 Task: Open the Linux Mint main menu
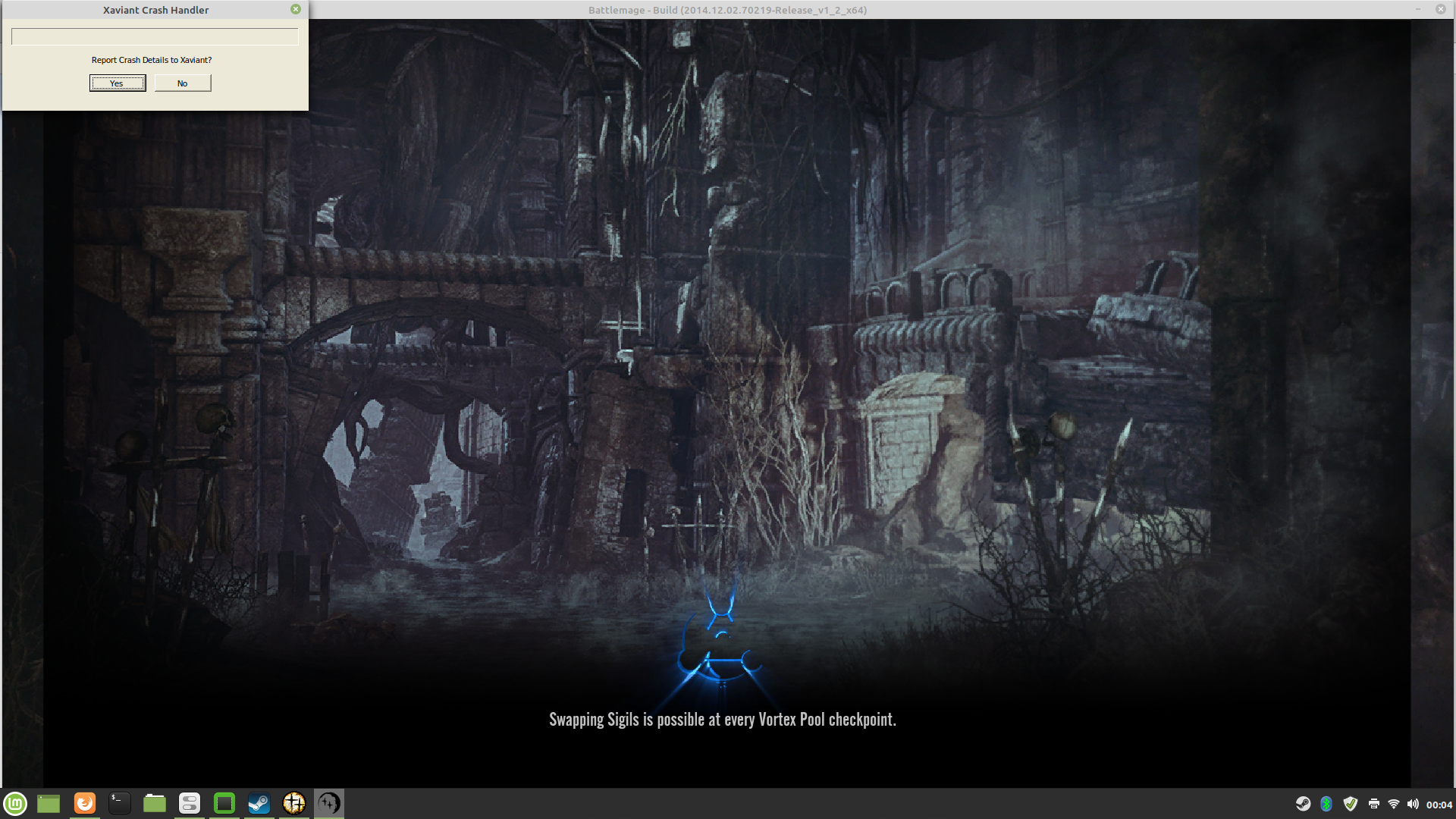16,803
